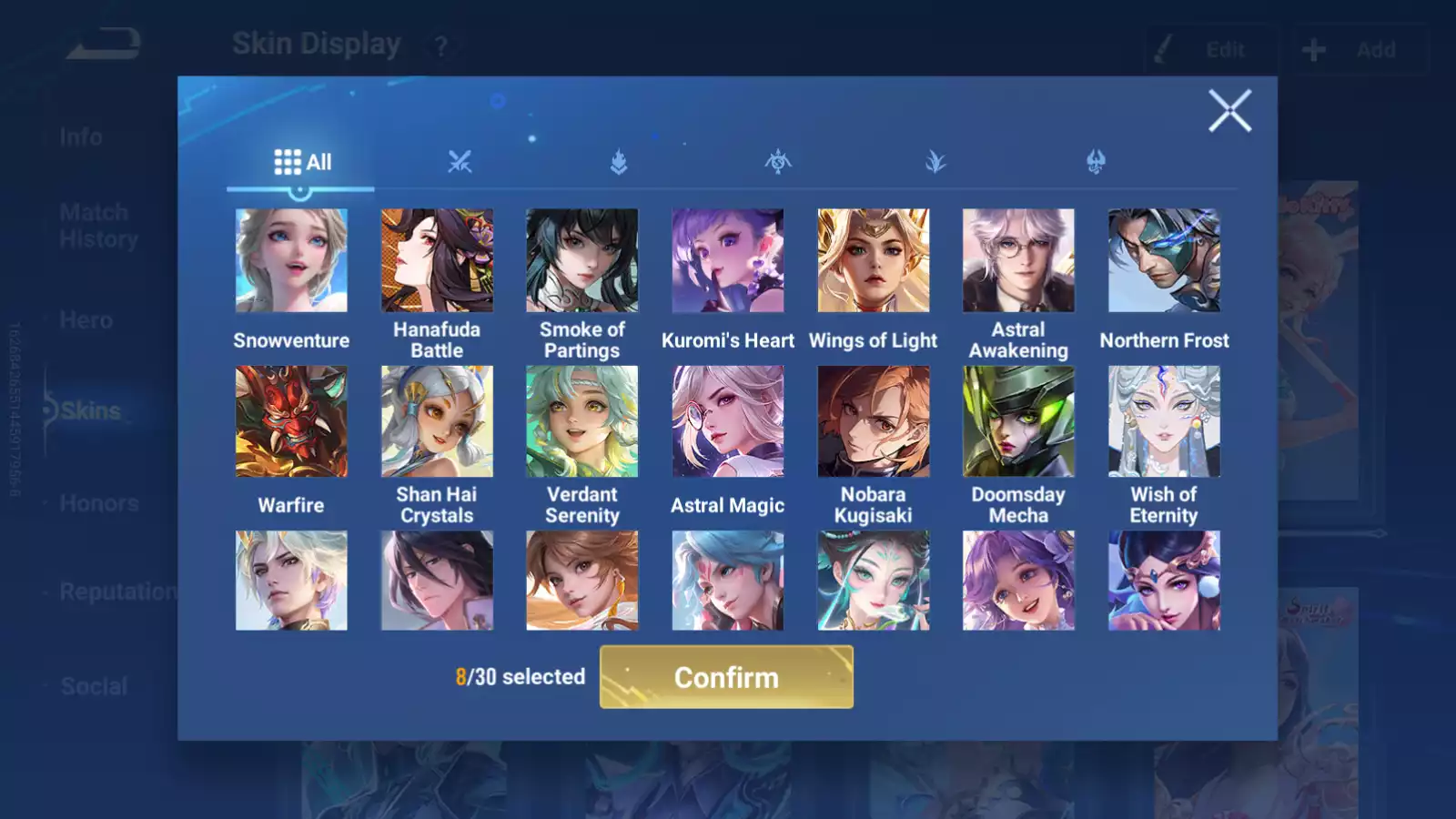Filter skins by the crossed swords tab
This screenshot has width=1456, height=819.
[x=460, y=162]
